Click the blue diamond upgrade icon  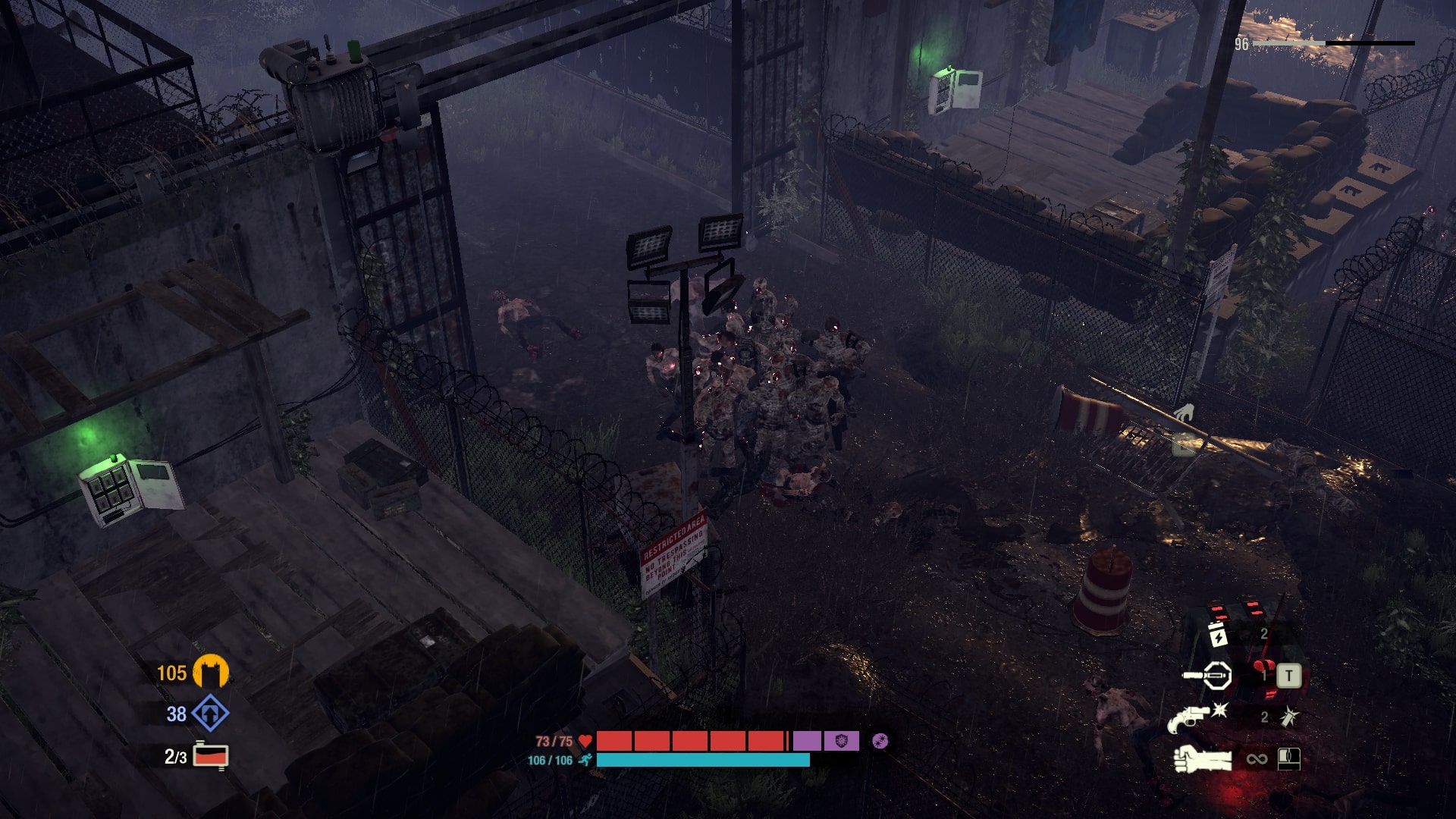pyautogui.click(x=210, y=714)
